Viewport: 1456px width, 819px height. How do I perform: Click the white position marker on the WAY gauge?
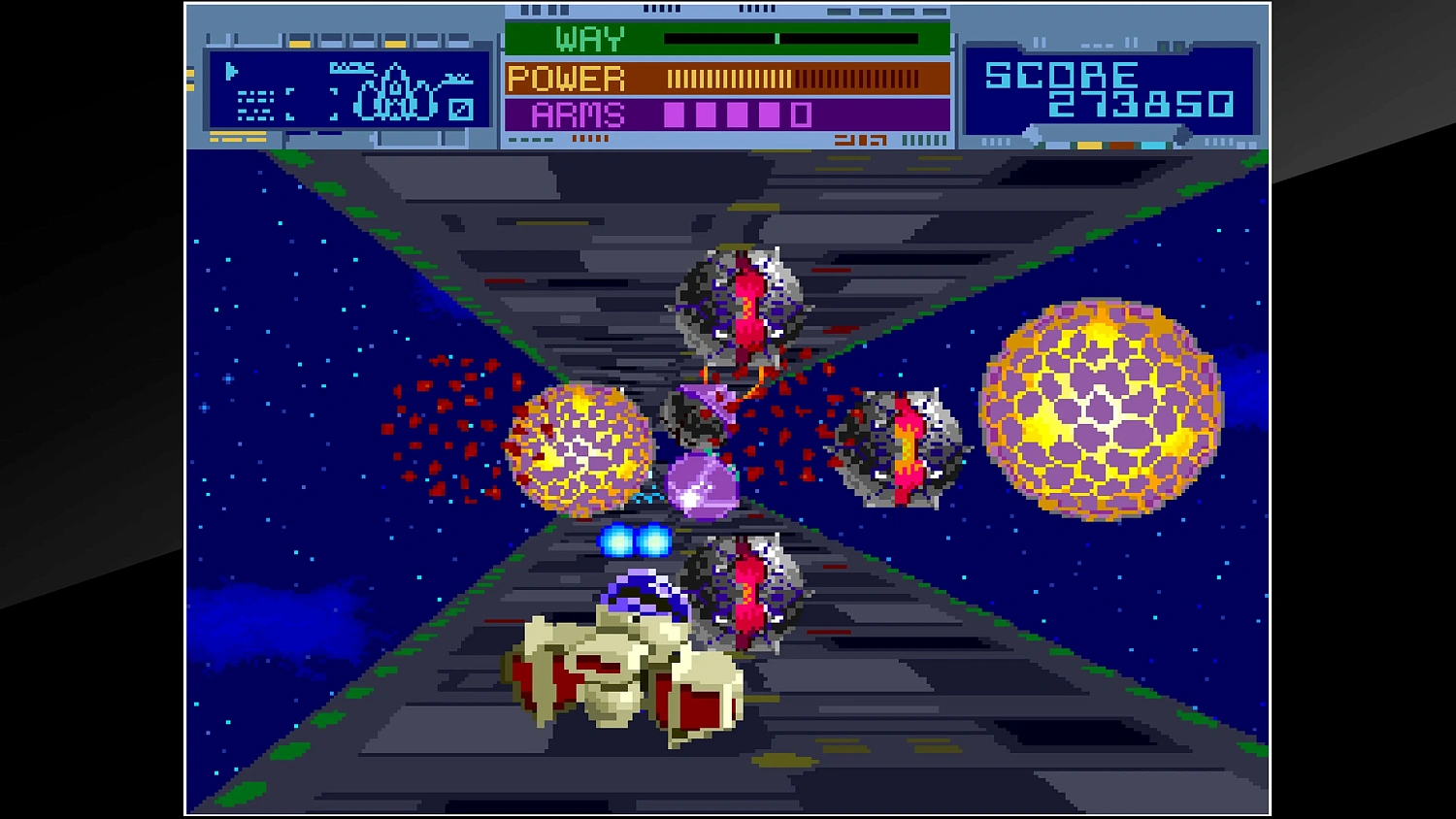[778, 39]
